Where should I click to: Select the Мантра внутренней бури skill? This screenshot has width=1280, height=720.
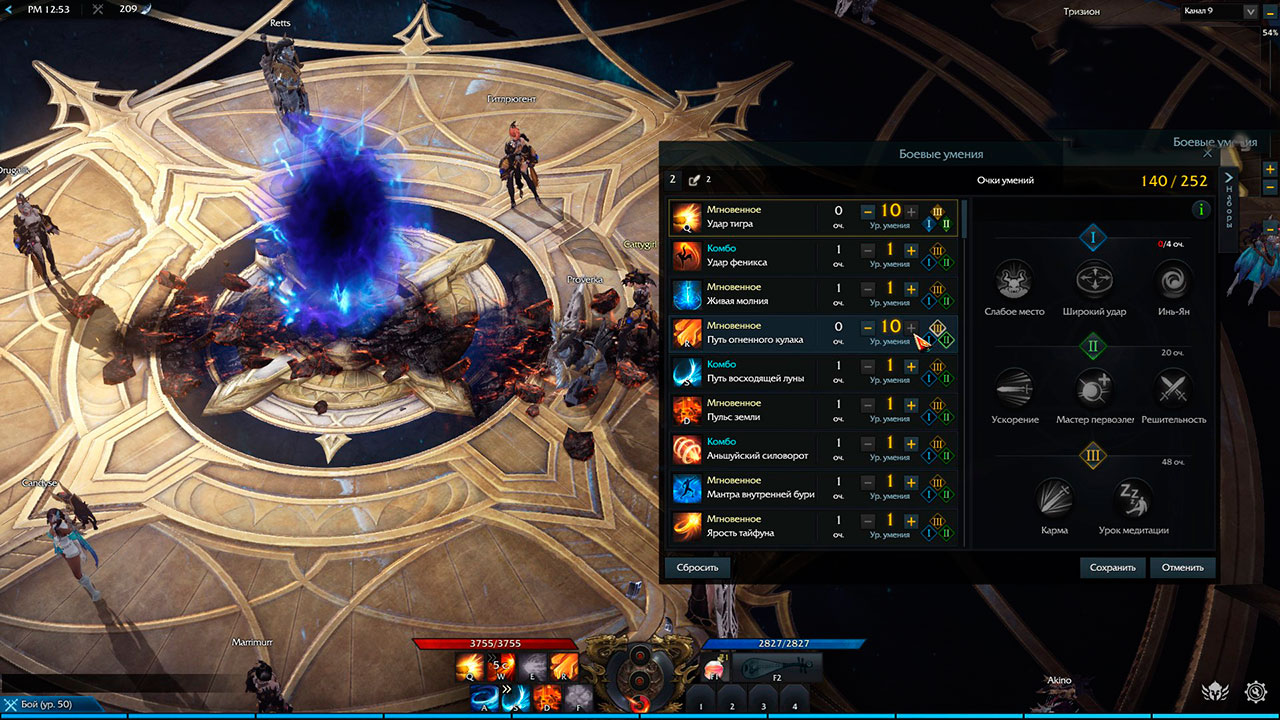coord(760,488)
